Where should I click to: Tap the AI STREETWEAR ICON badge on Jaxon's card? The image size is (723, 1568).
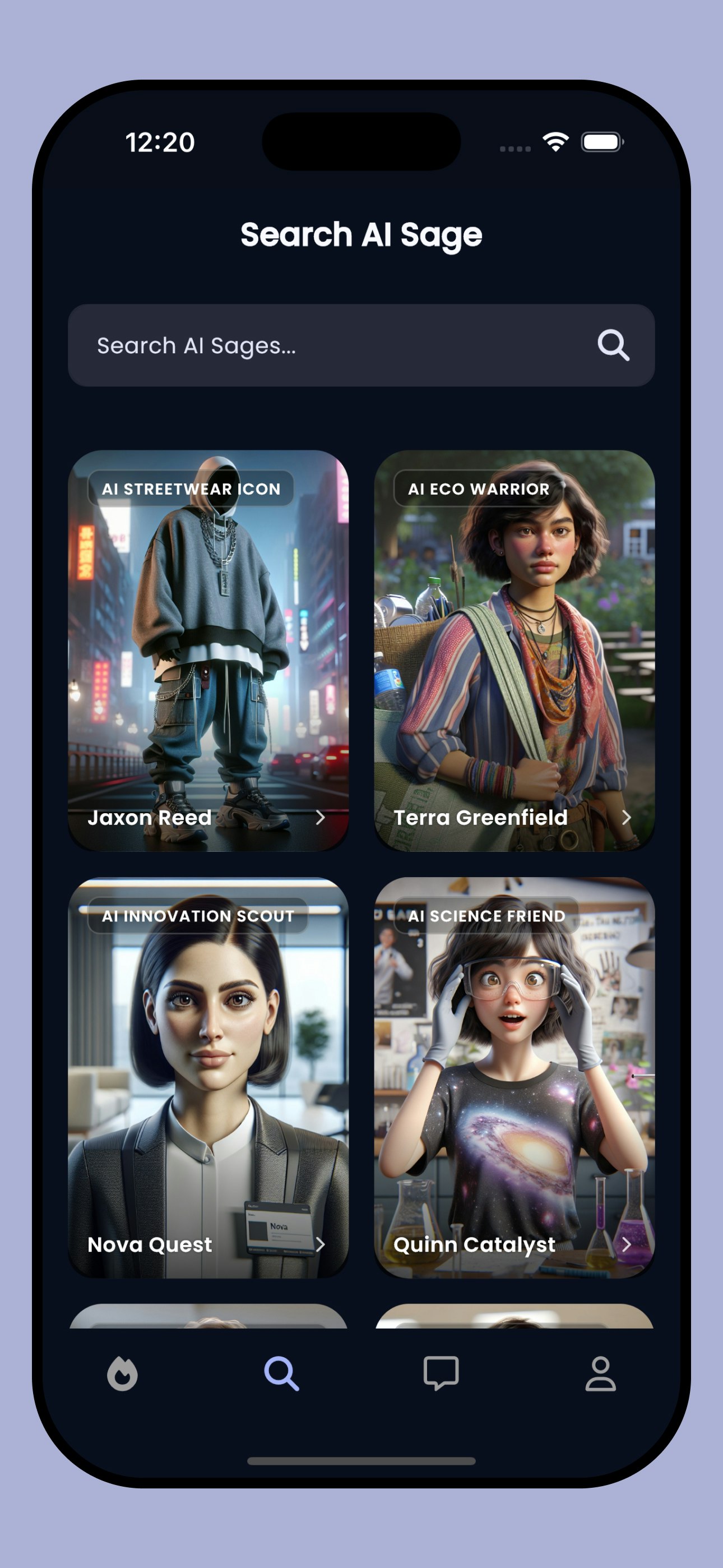pos(192,489)
